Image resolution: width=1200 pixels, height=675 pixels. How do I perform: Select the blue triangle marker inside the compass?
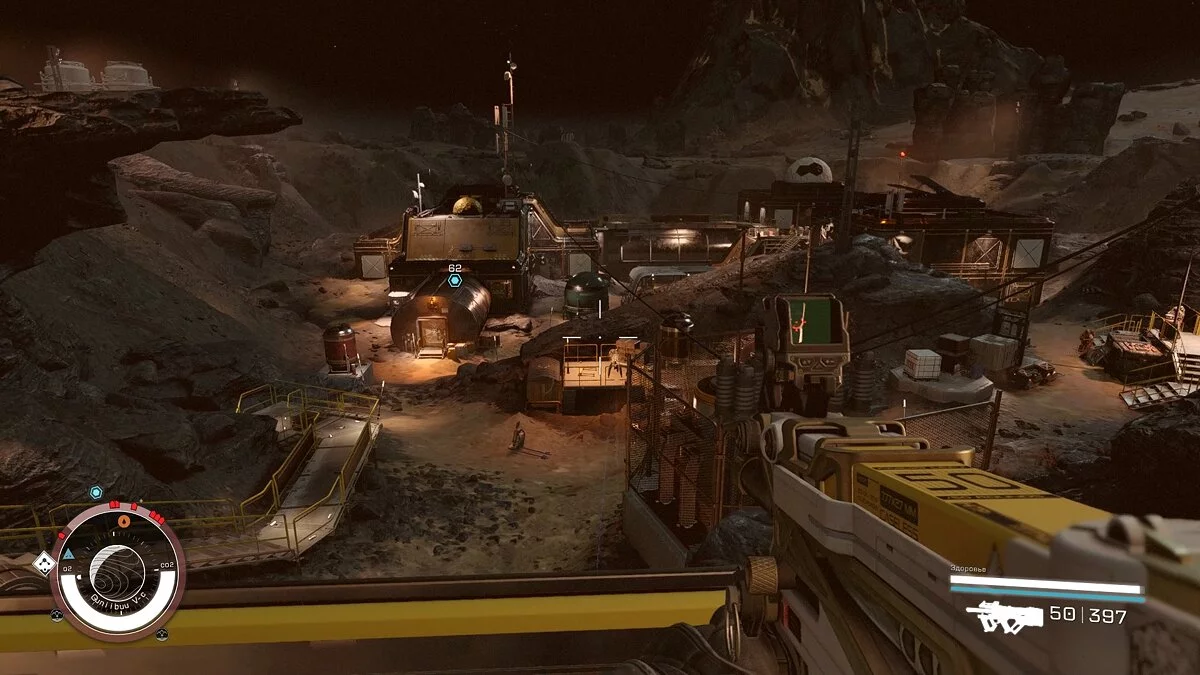point(69,553)
